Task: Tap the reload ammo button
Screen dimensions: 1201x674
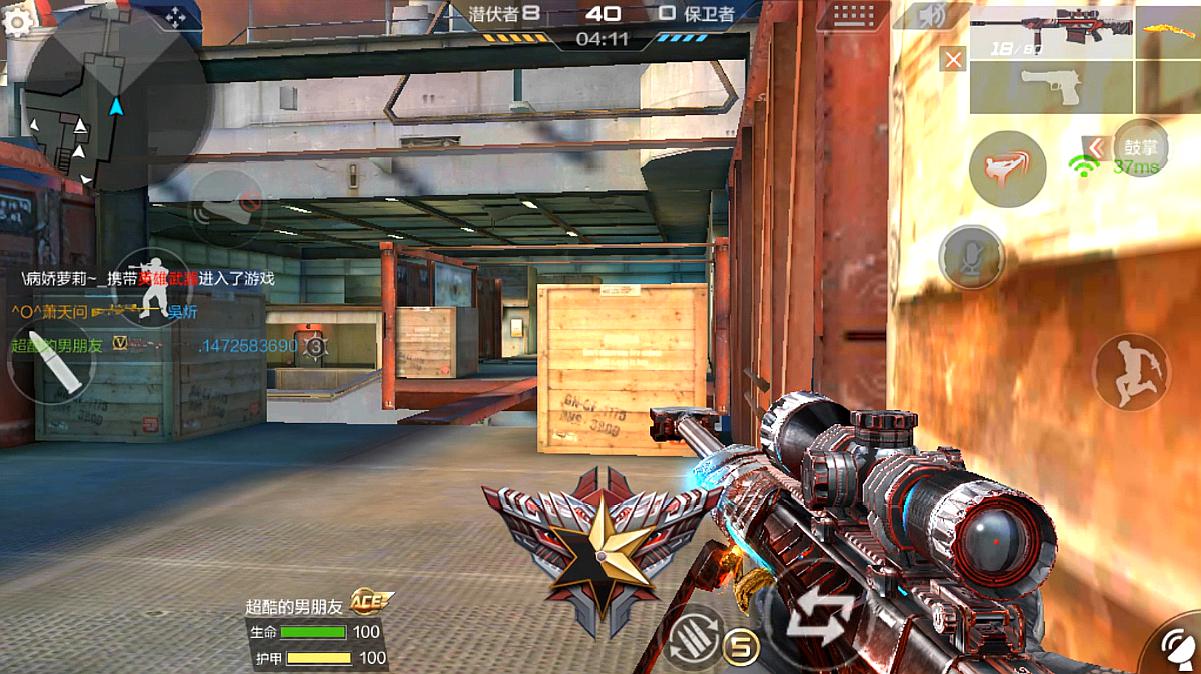Action: 693,637
